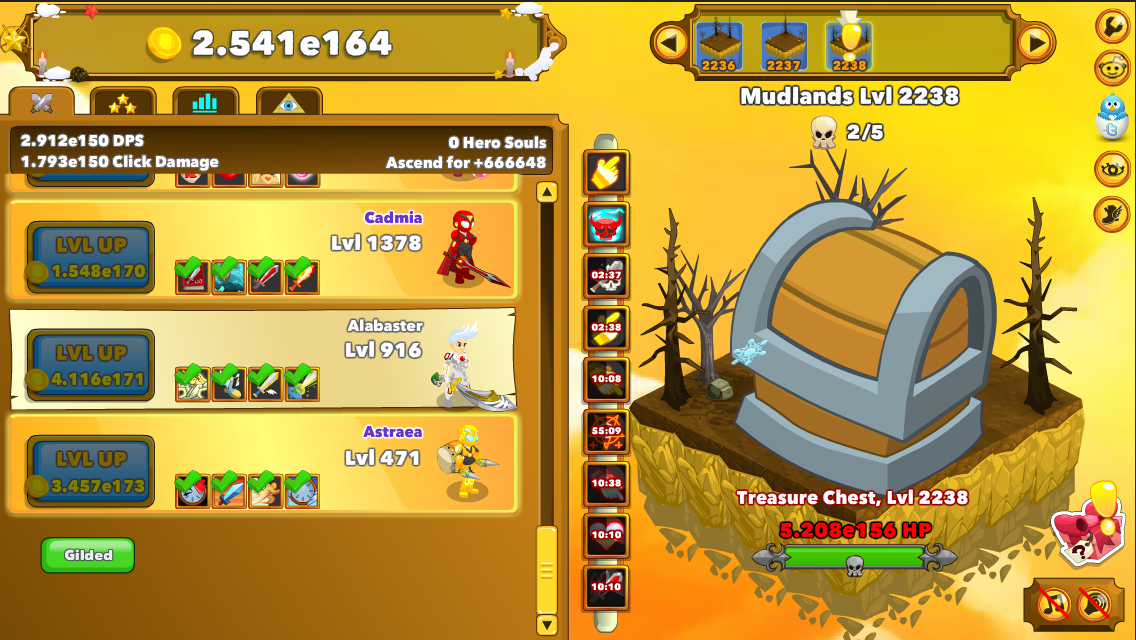Image resolution: width=1136 pixels, height=640 pixels.
Task: Level up Cadmia hero
Action: [91, 257]
